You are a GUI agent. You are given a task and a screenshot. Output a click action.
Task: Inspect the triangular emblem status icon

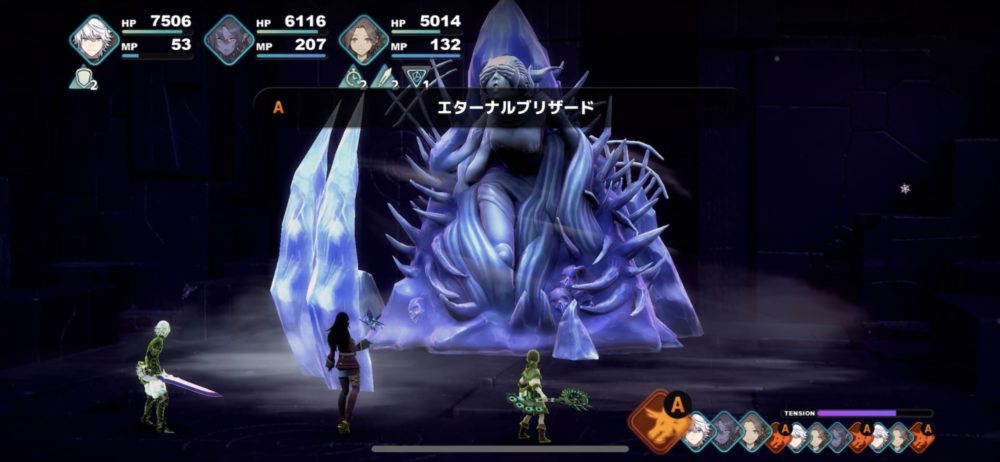pos(413,78)
